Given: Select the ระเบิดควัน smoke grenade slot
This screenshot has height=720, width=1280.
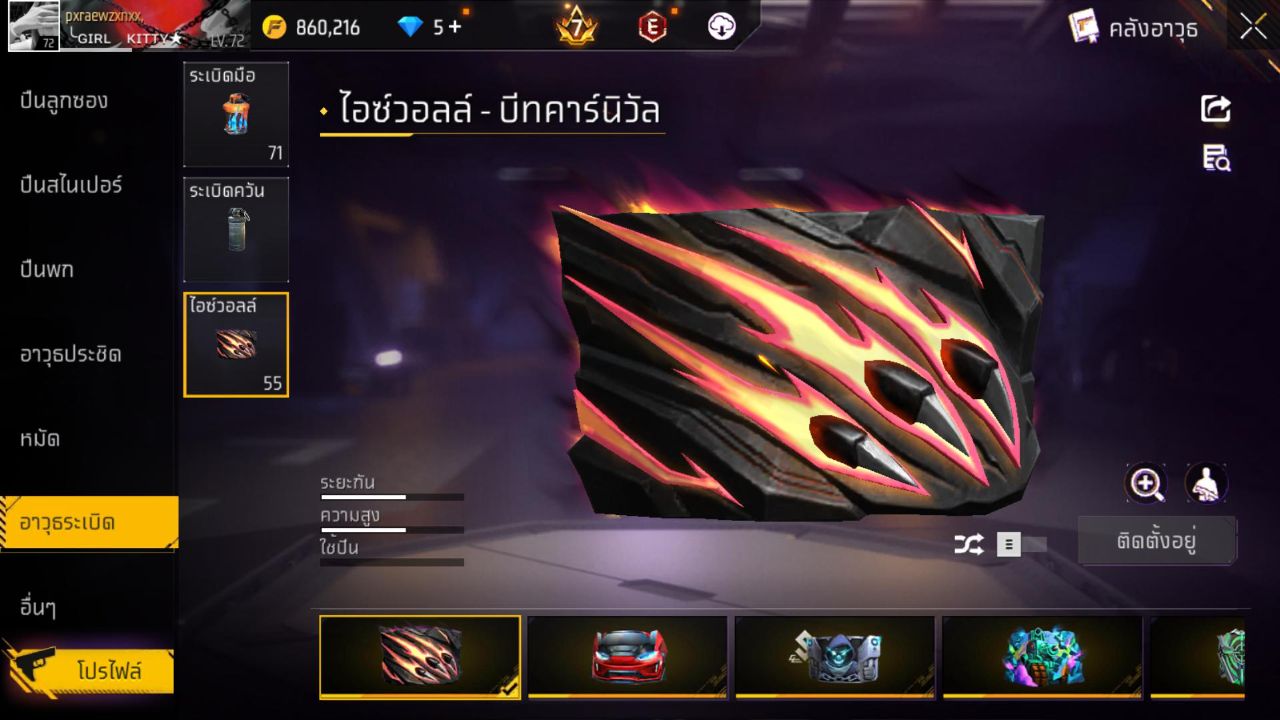Looking at the screenshot, I should [236, 229].
